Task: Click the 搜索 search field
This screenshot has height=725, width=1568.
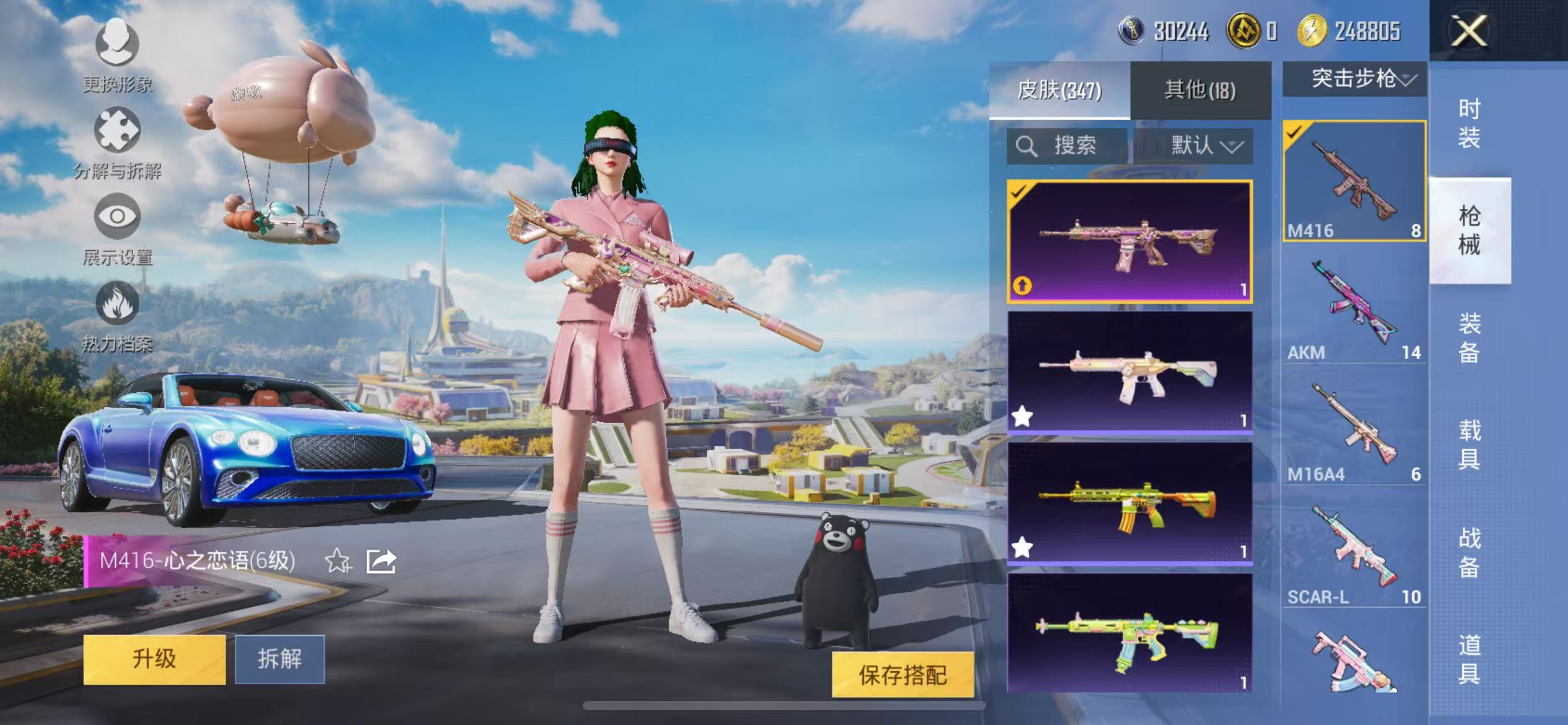Action: click(x=1068, y=146)
